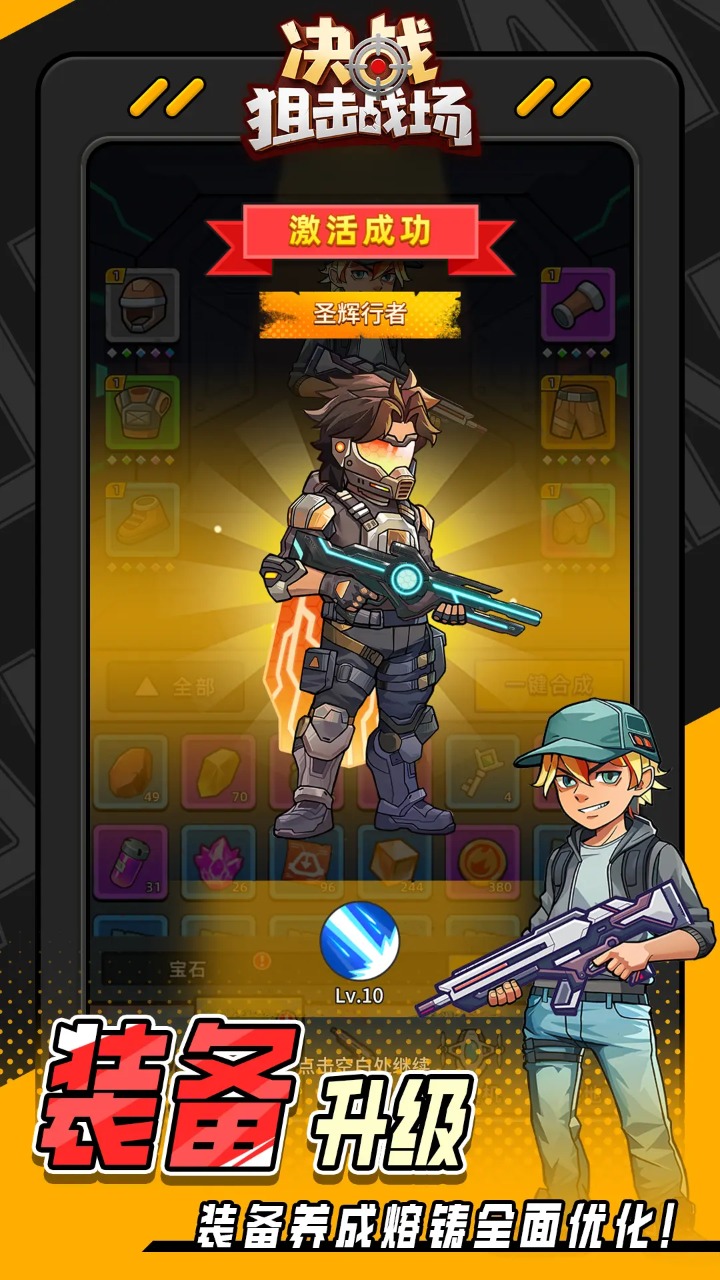
Task: Select the gloves equipment slot
Action: pyautogui.click(x=577, y=520)
